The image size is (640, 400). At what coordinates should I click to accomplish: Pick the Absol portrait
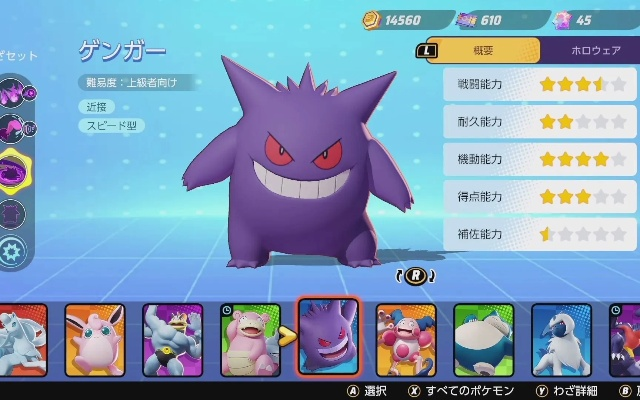(x=561, y=339)
